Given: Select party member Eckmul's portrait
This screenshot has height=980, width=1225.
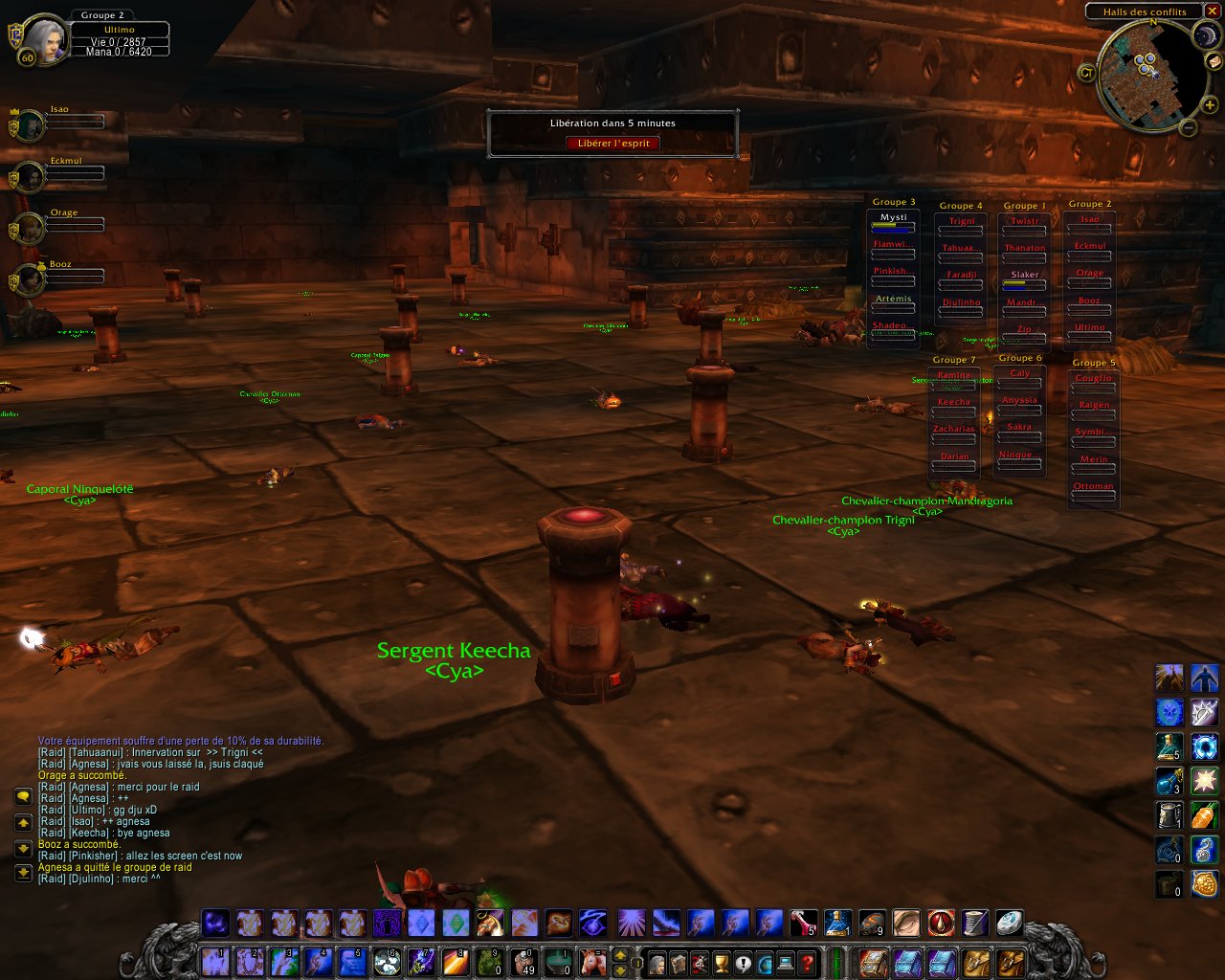Looking at the screenshot, I should pos(31,177).
